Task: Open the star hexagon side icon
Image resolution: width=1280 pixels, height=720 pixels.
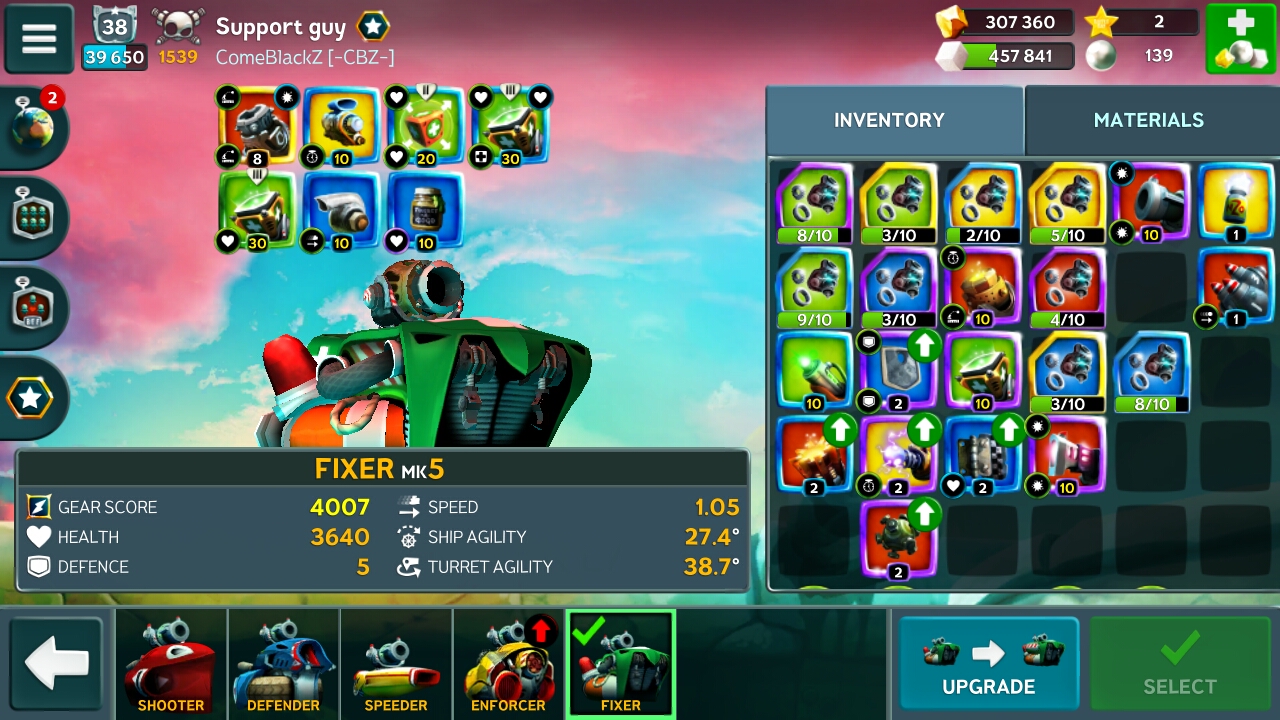Action: point(31,398)
